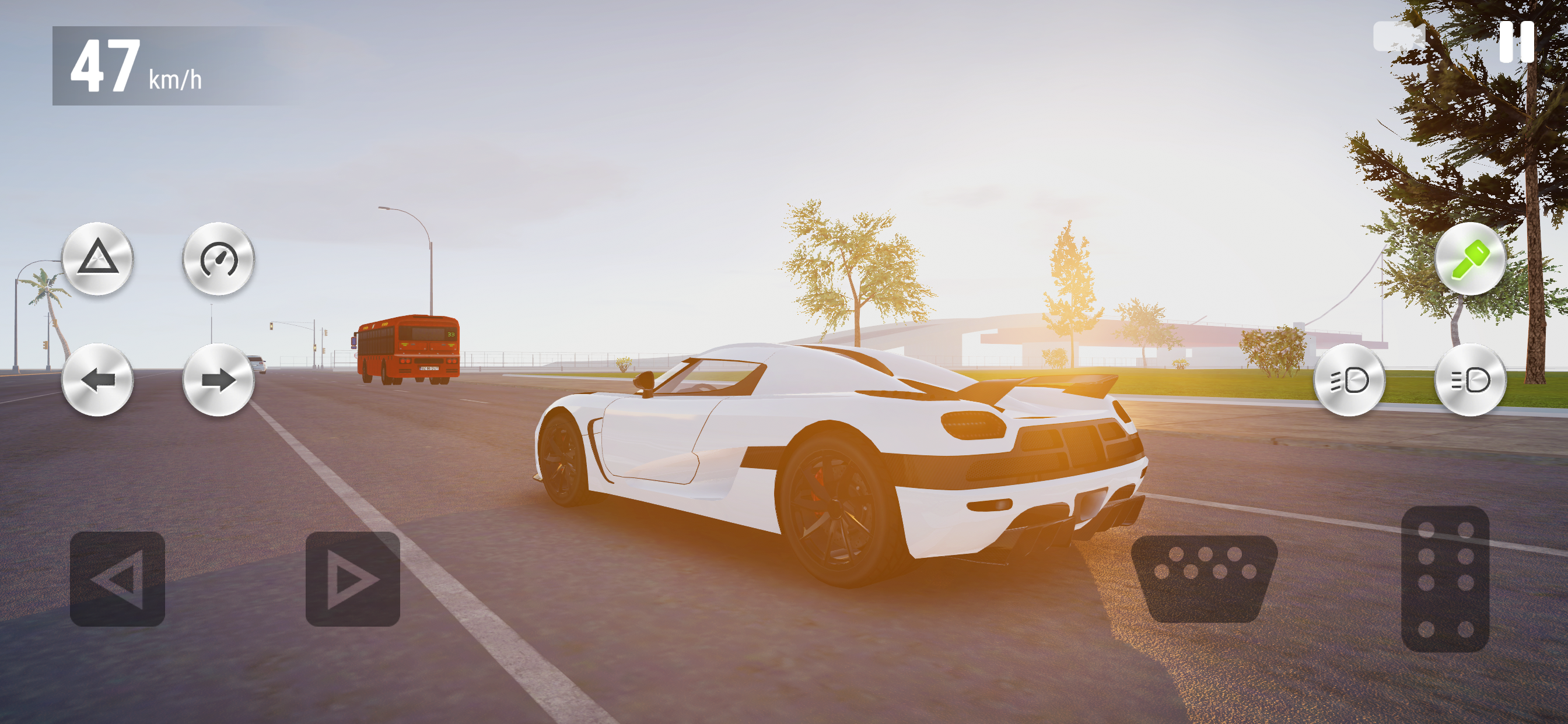Switch the camera view
1568x724 pixels.
coord(1399,37)
